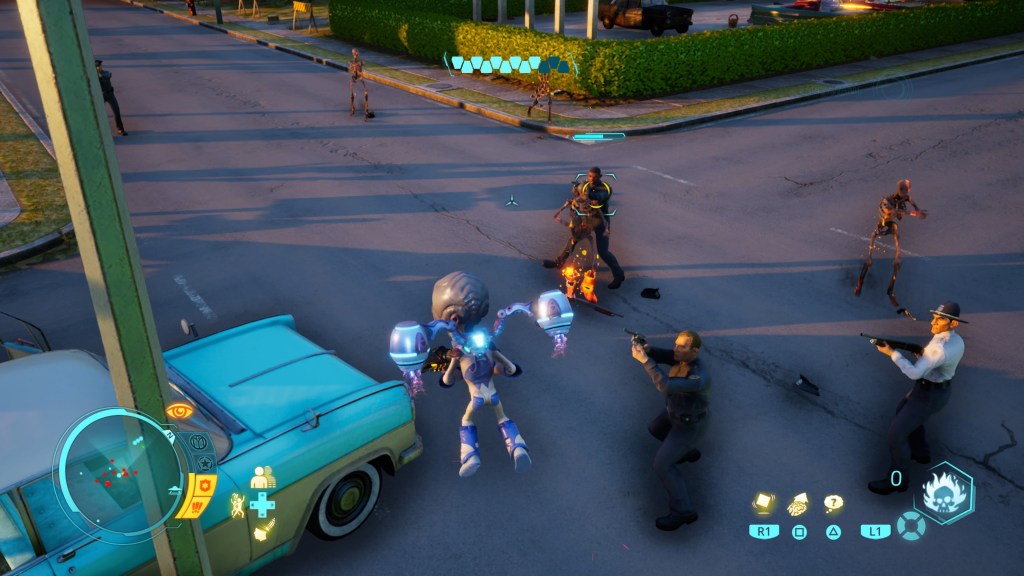This screenshot has height=576, width=1024.
Task: Click the star military alert segment
Action: 205,463
